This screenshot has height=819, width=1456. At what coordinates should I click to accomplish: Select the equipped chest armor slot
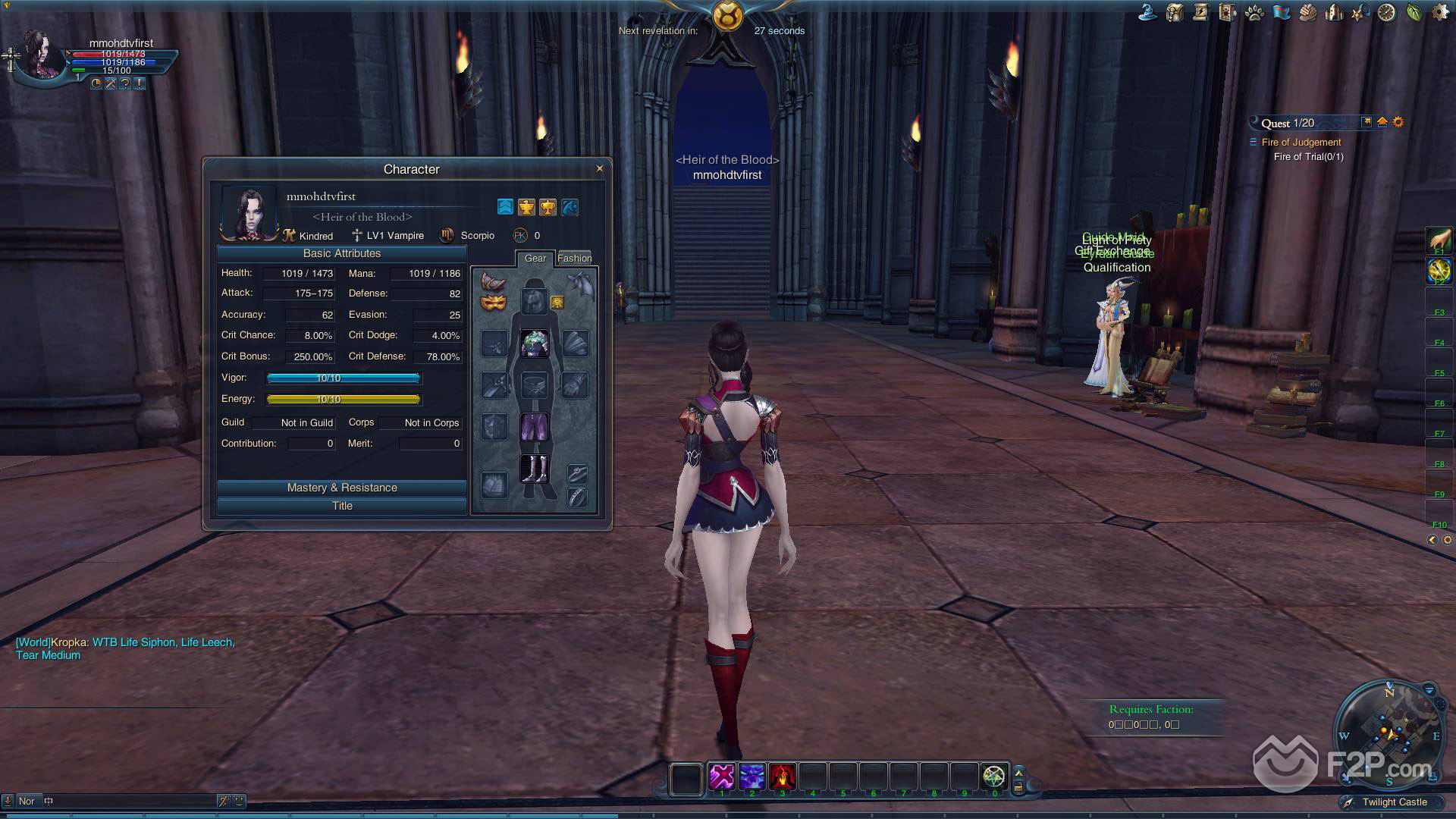[x=535, y=344]
